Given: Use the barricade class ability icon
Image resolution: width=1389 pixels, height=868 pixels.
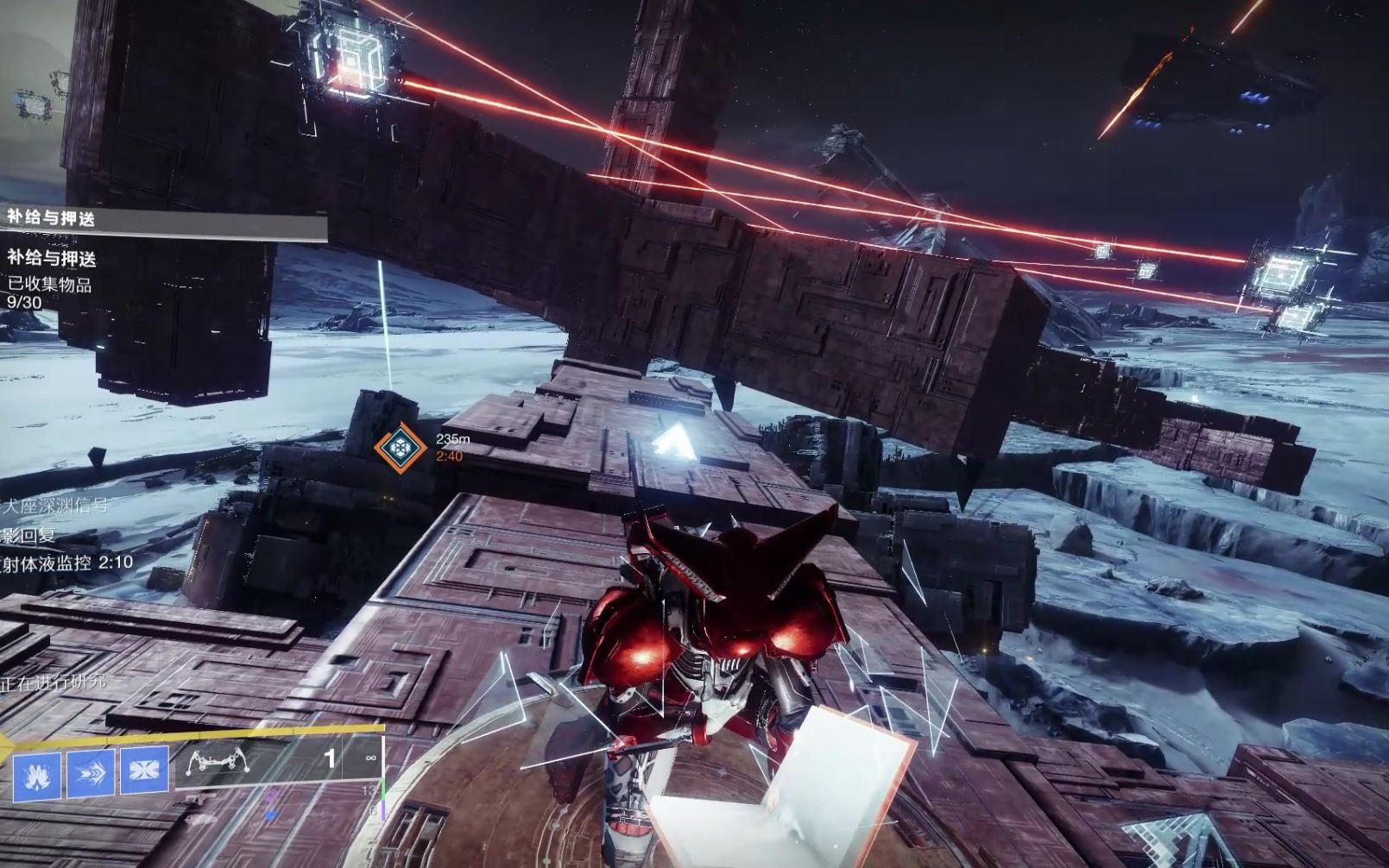Looking at the screenshot, I should [144, 770].
